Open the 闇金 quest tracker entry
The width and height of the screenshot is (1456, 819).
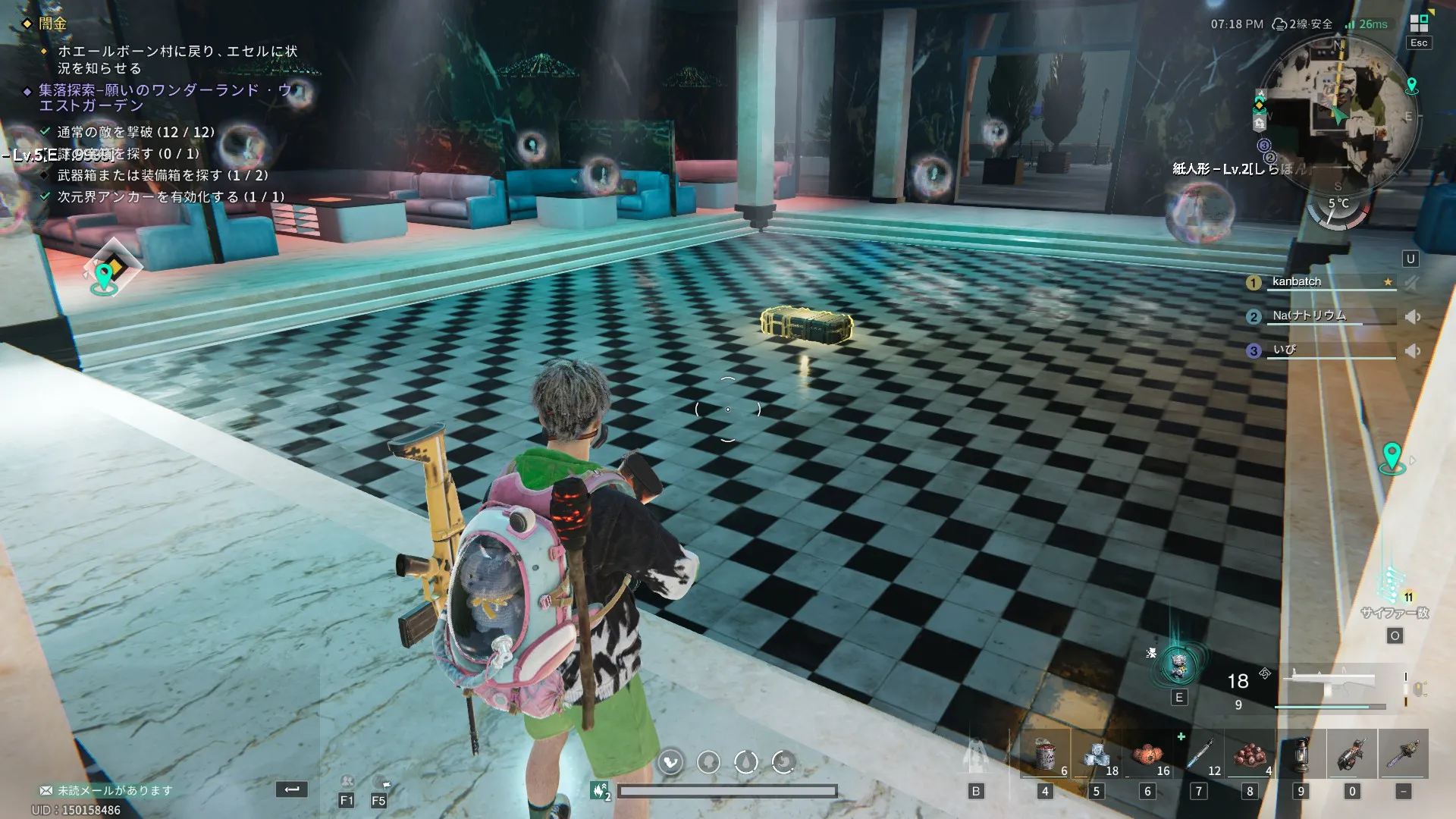pos(53,24)
